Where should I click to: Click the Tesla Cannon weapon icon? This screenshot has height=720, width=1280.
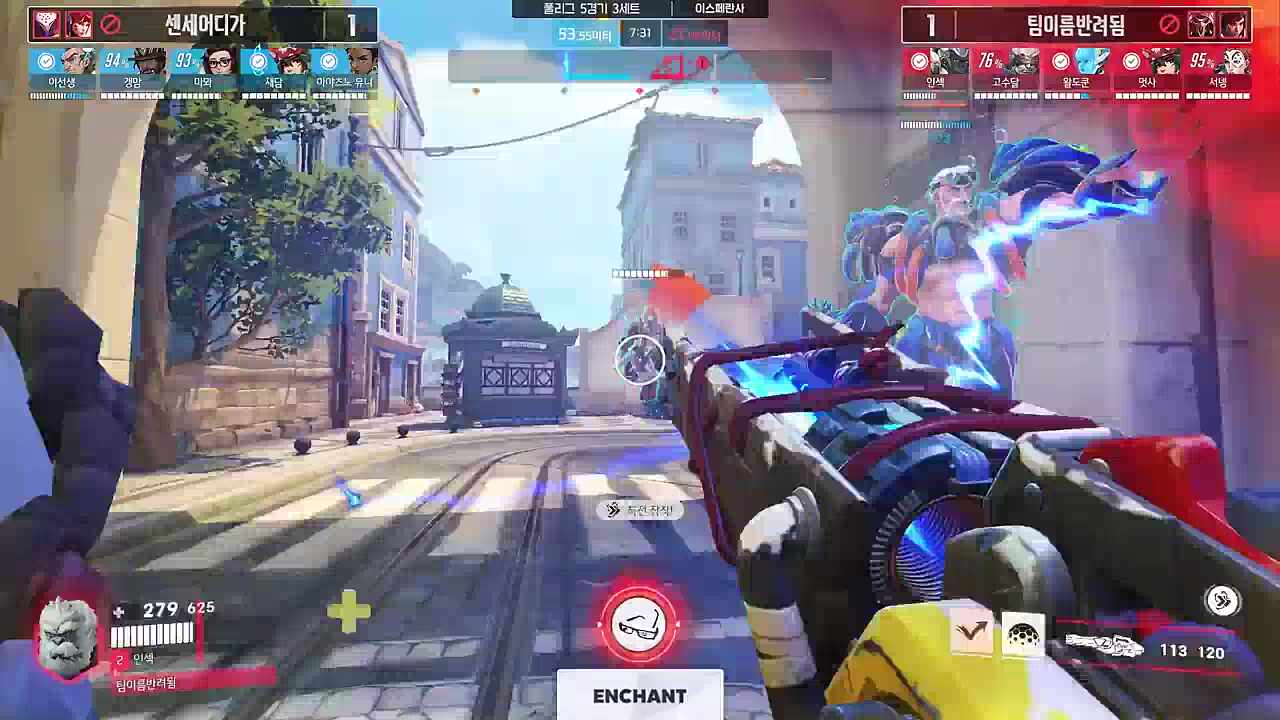click(1104, 647)
